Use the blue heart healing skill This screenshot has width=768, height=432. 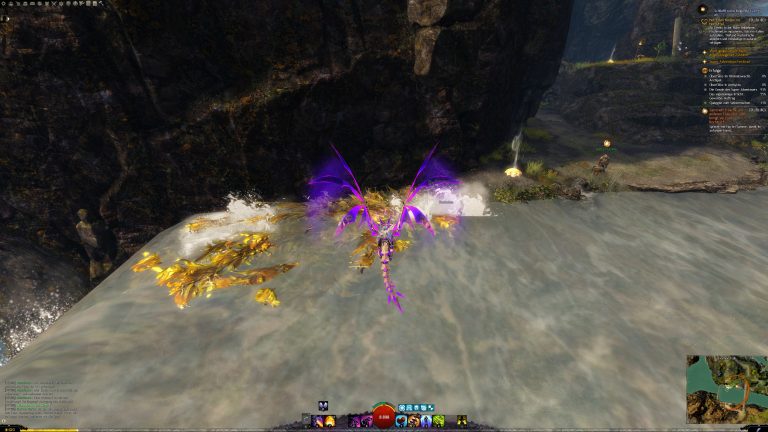point(400,421)
